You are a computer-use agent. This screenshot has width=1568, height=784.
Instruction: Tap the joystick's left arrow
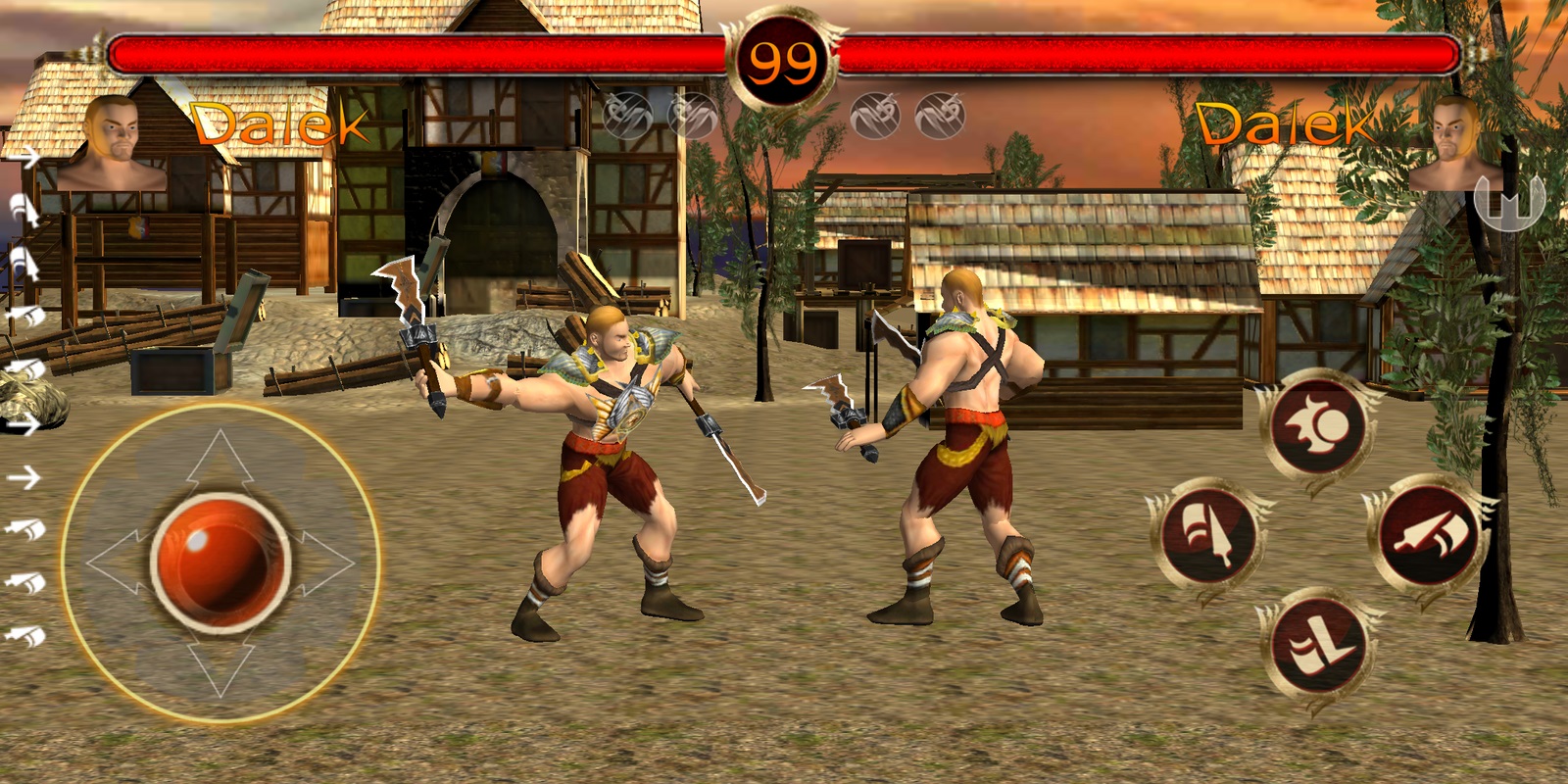coord(116,563)
